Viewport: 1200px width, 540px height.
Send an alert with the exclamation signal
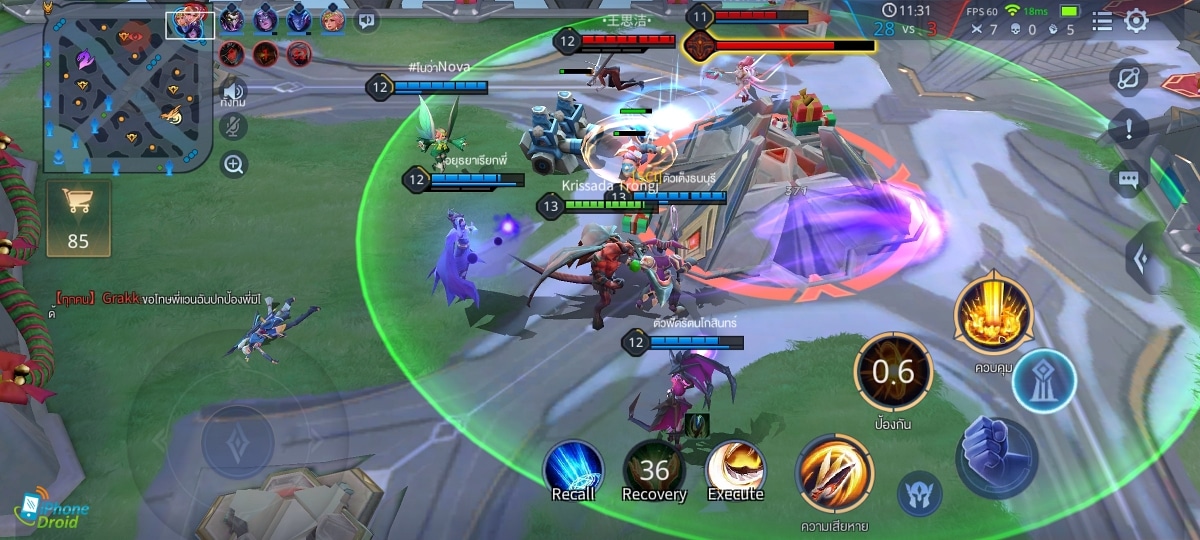tap(1128, 128)
